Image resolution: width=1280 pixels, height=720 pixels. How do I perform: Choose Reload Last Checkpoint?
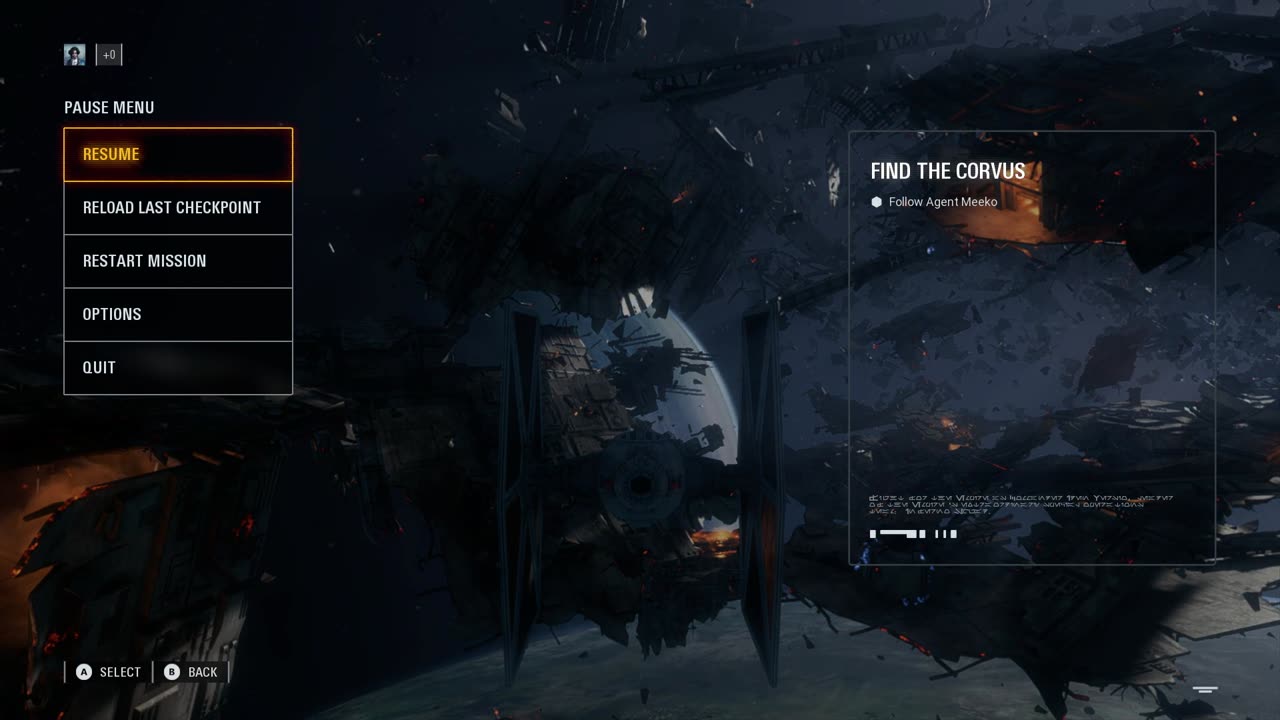(178, 208)
